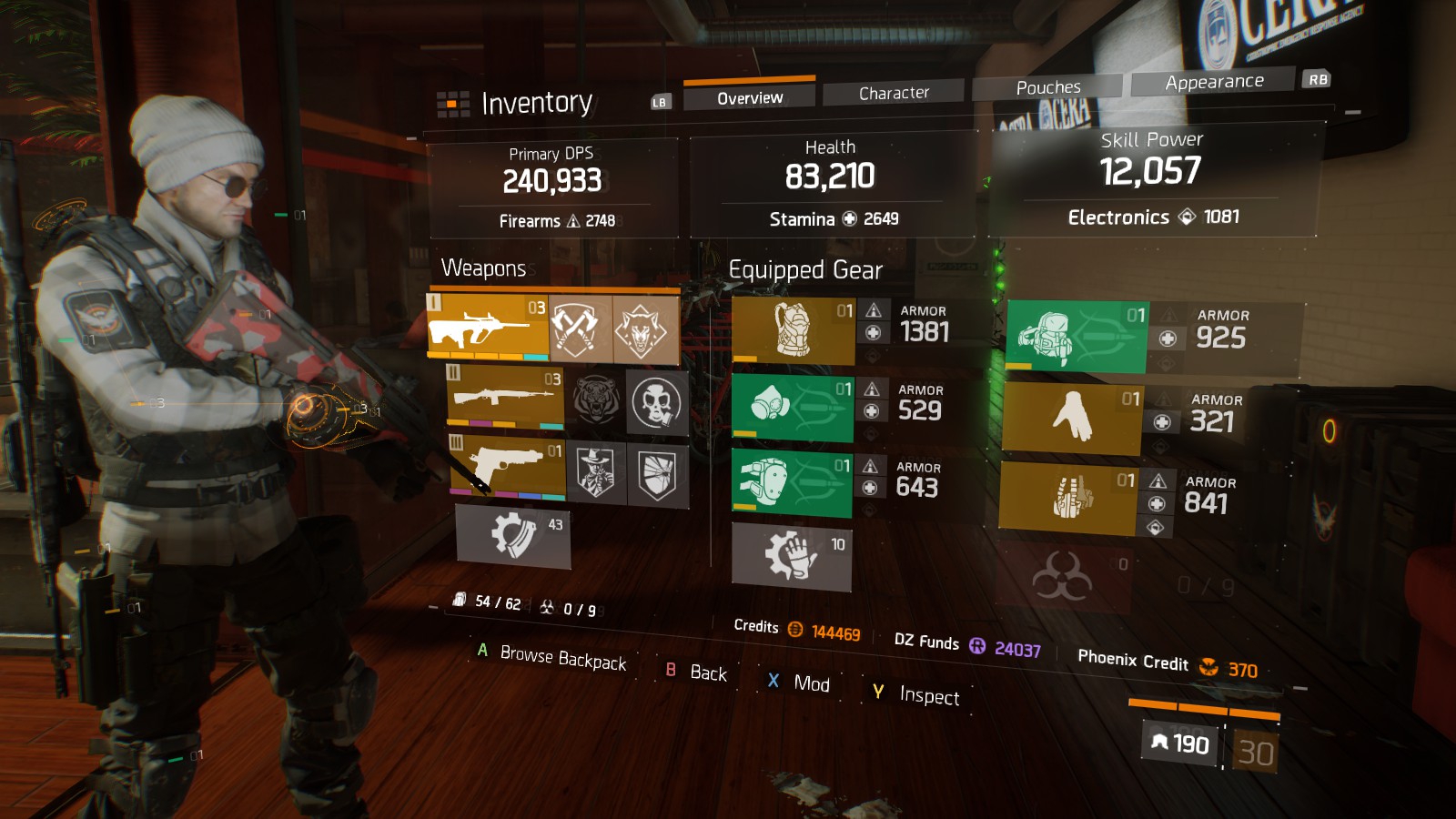Choose the holster gear slot
1456x819 pixels.
(x=1067, y=497)
